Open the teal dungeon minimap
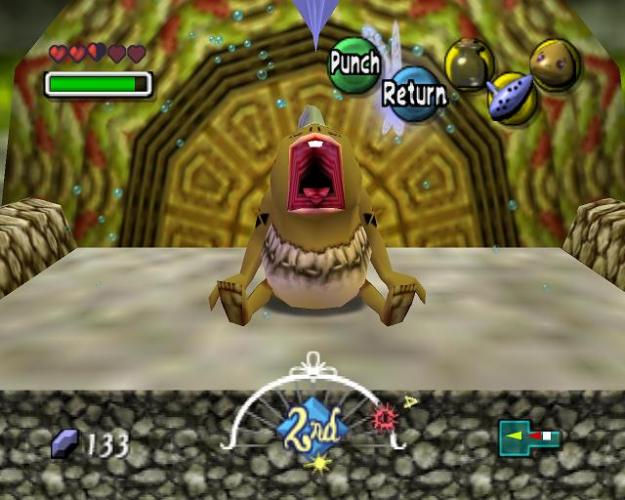This screenshot has height=500, width=625. pyautogui.click(x=529, y=437)
